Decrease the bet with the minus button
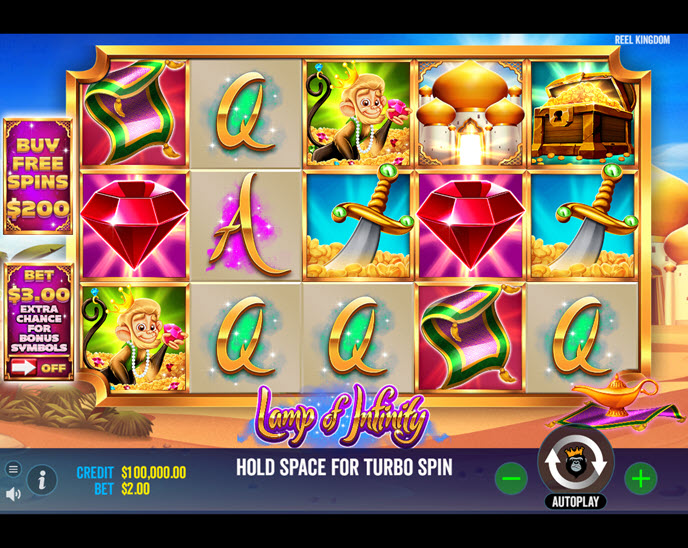The image size is (688, 548). coord(511,479)
